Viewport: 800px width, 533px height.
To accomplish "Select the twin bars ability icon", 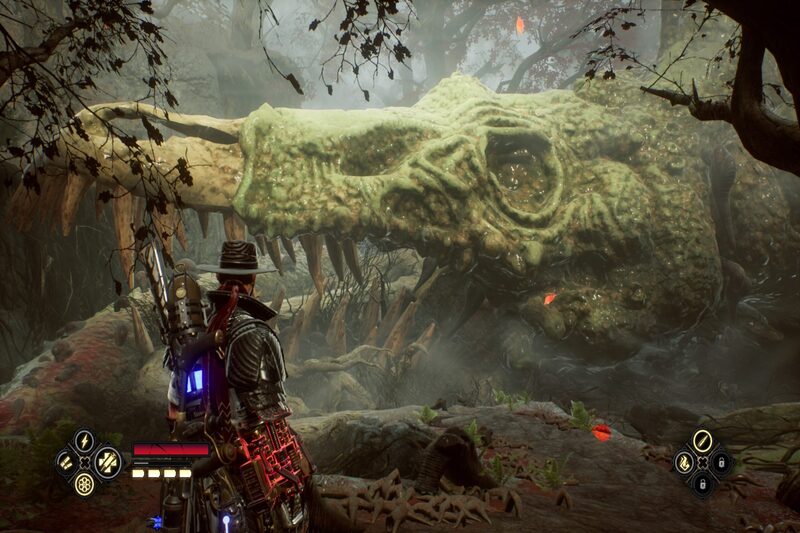I will [x=63, y=462].
